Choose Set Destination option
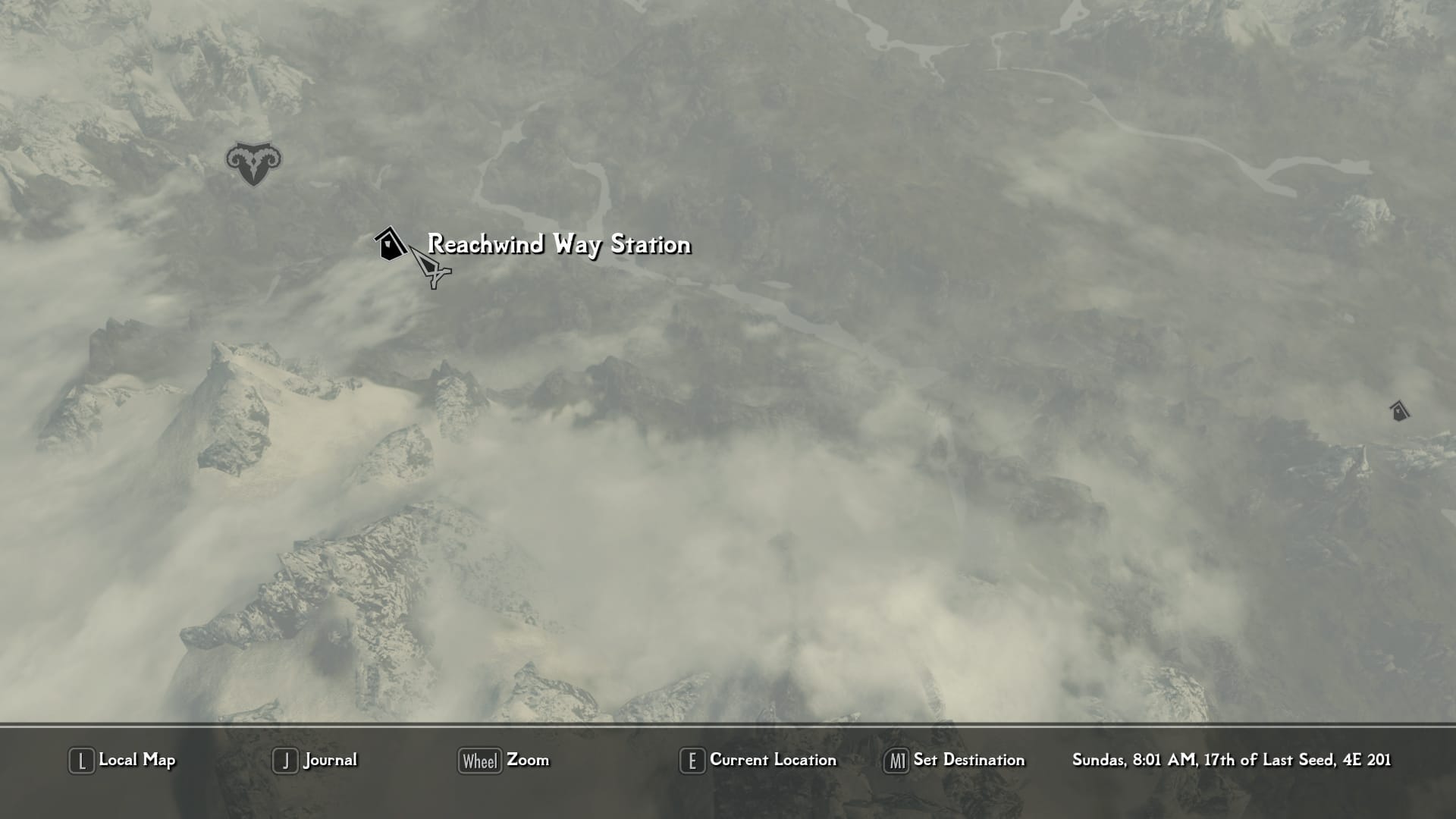Viewport: 1456px width, 819px height. [x=955, y=760]
